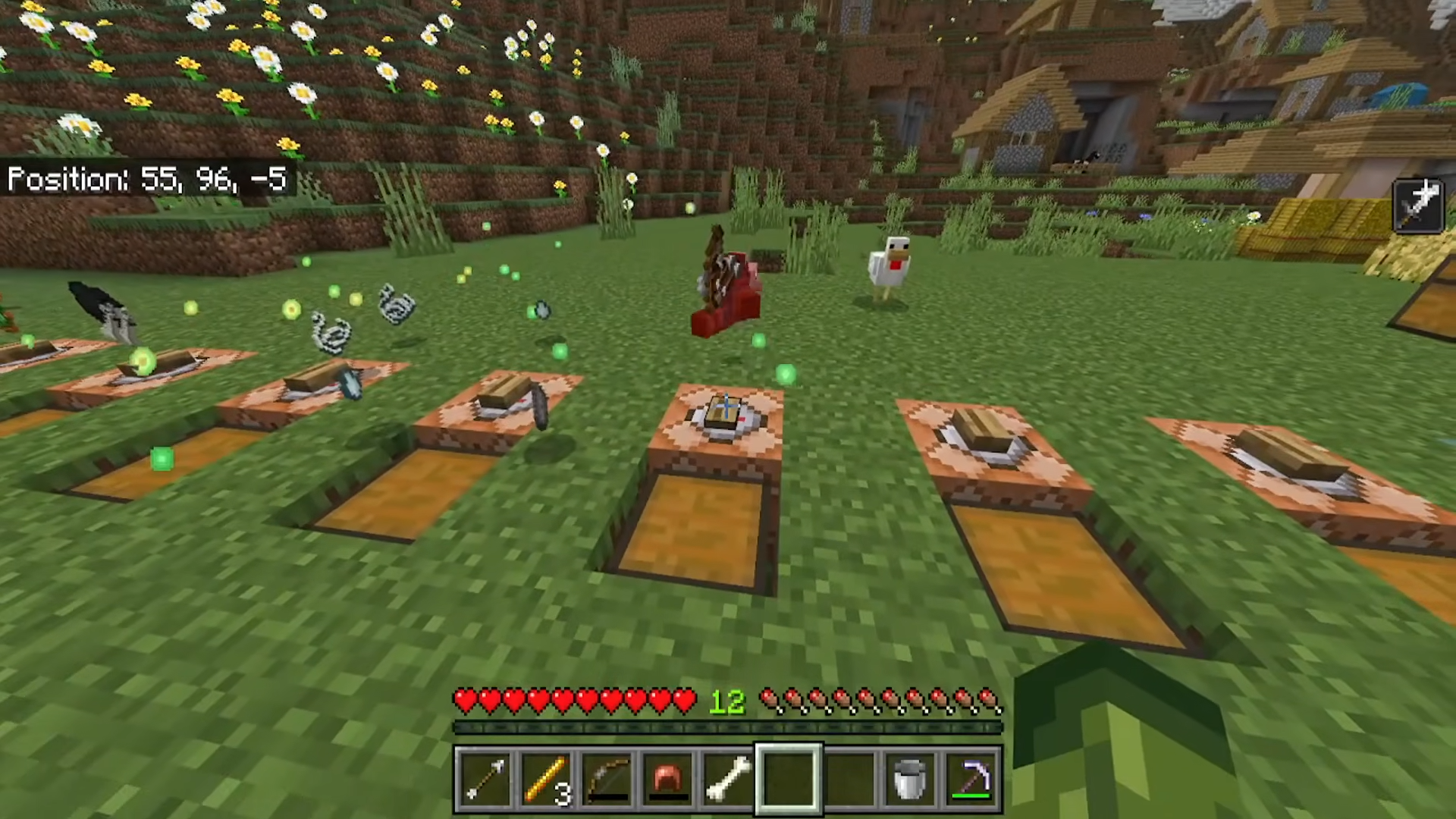Switch to the pickaxe hotbar slot
The image size is (1456, 819).
[971, 779]
